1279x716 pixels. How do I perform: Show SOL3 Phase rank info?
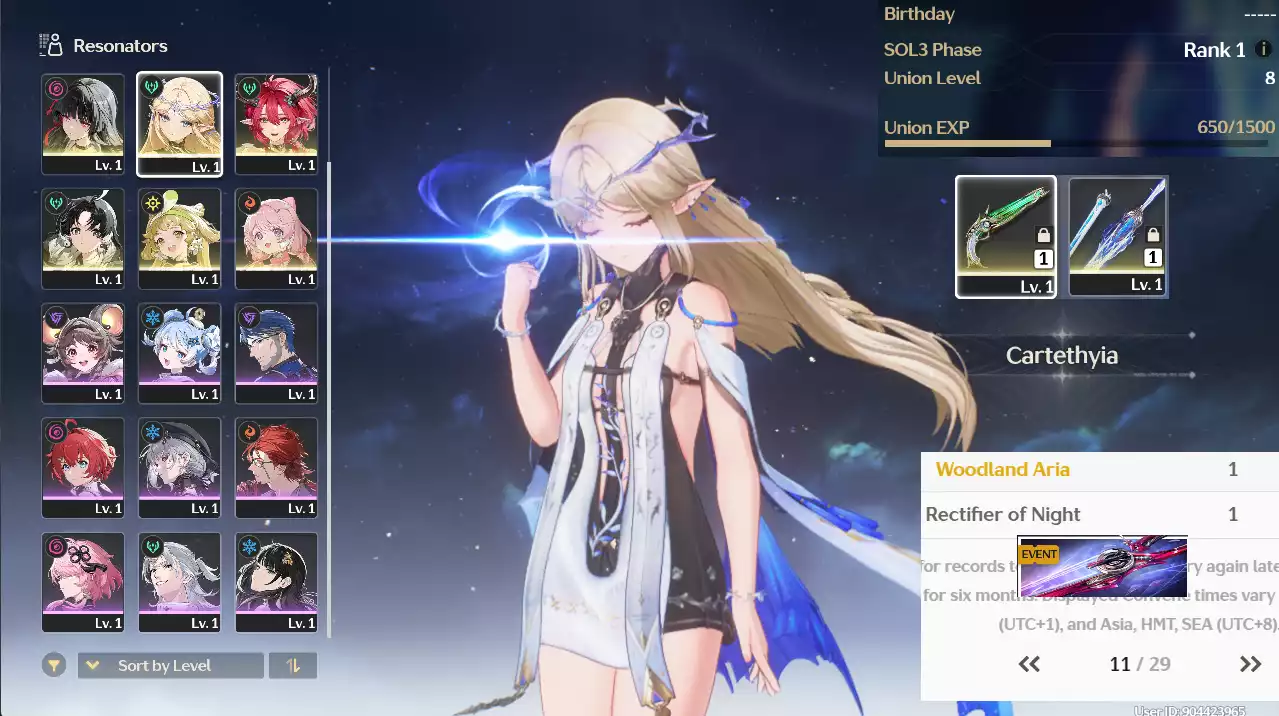[1263, 50]
